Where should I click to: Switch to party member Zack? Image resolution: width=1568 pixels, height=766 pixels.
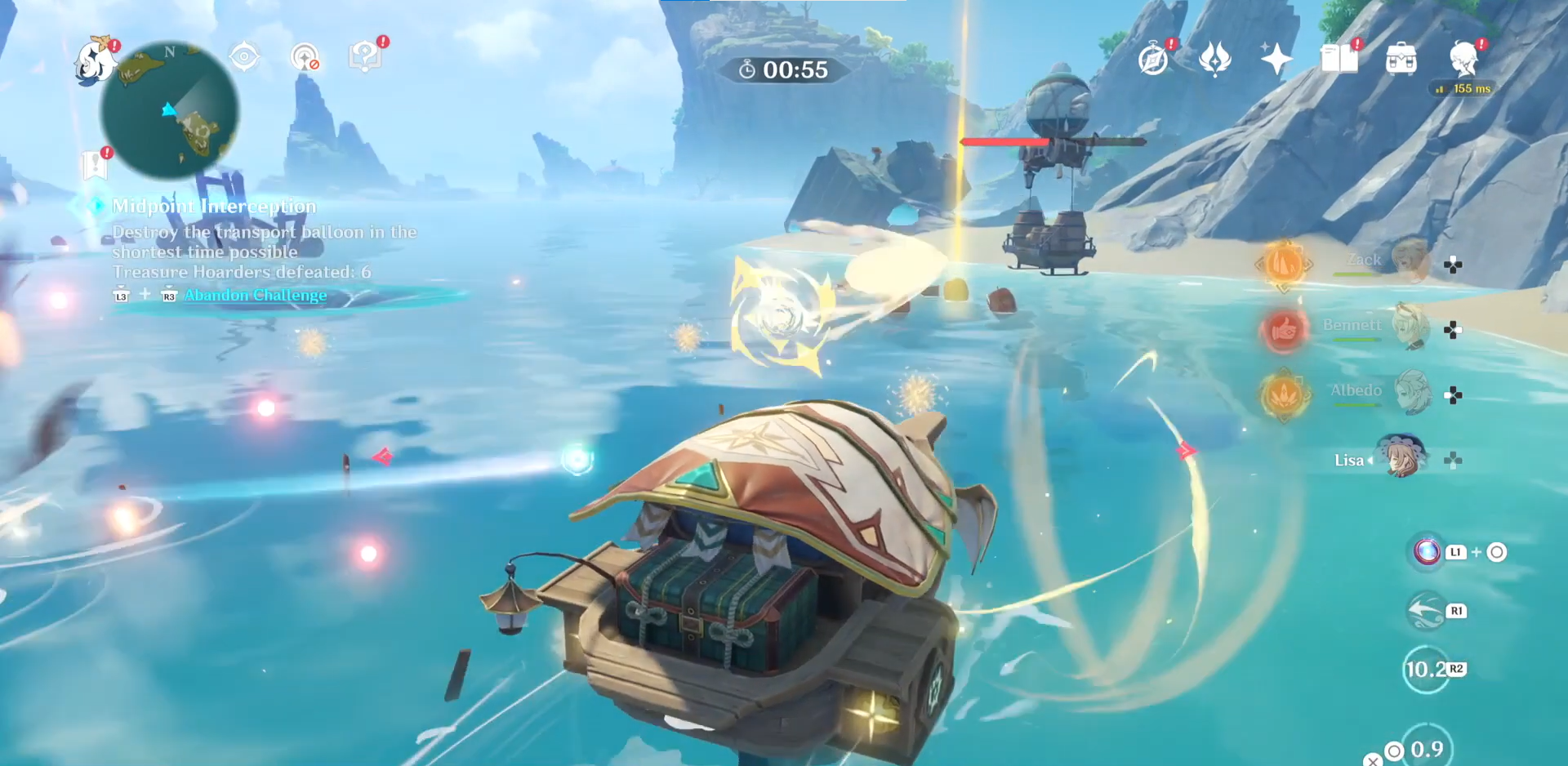(x=1408, y=261)
